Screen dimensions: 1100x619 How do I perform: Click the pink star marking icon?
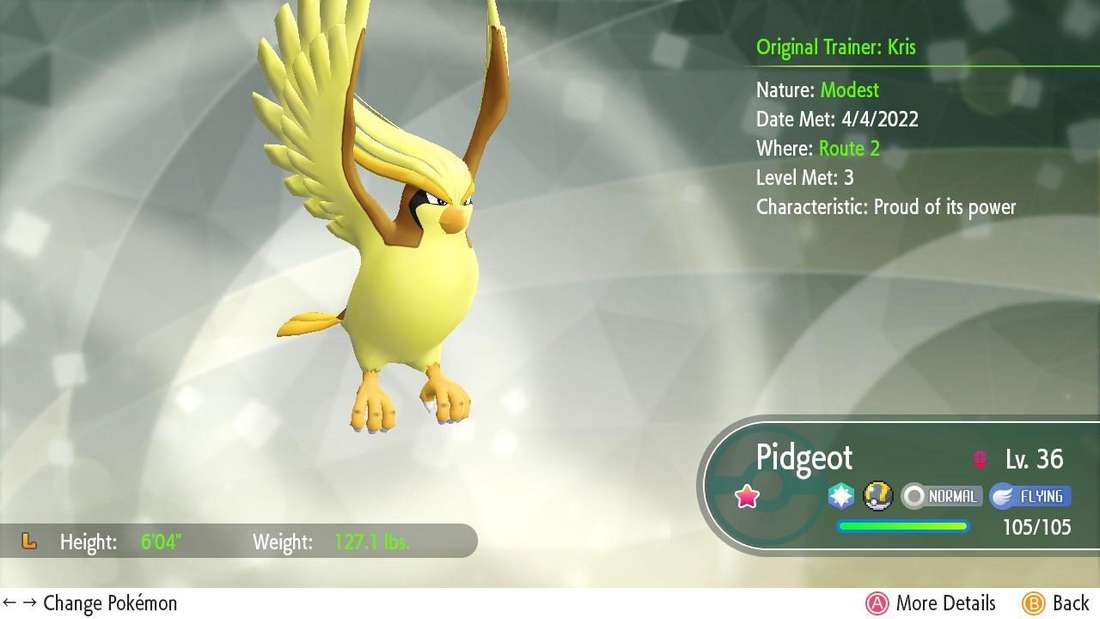click(x=746, y=497)
